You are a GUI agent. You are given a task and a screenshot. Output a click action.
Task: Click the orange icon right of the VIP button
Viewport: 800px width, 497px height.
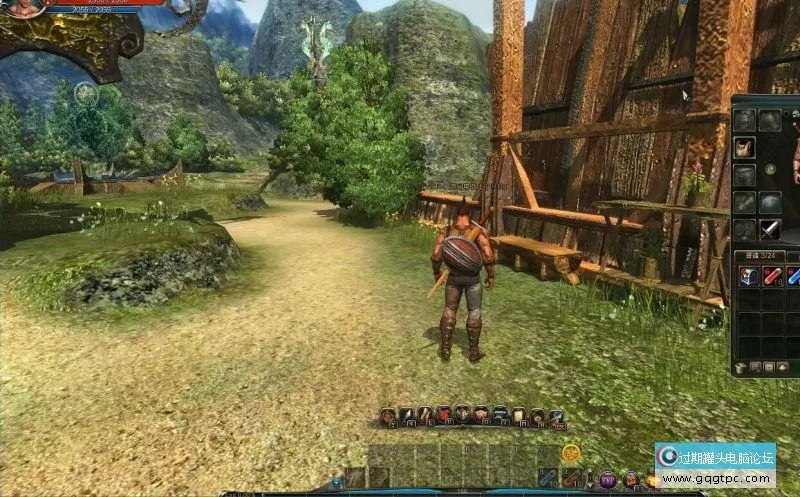(x=631, y=479)
